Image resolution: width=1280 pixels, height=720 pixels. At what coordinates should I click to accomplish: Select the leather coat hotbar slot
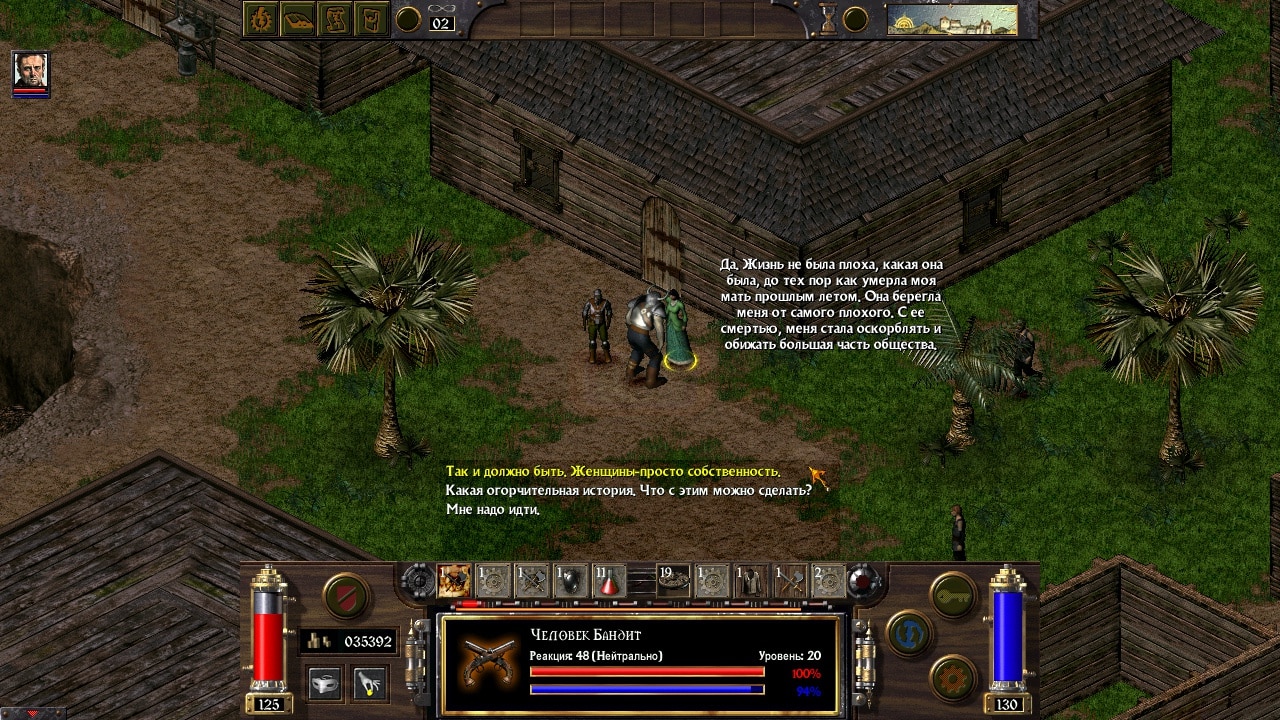[x=750, y=581]
